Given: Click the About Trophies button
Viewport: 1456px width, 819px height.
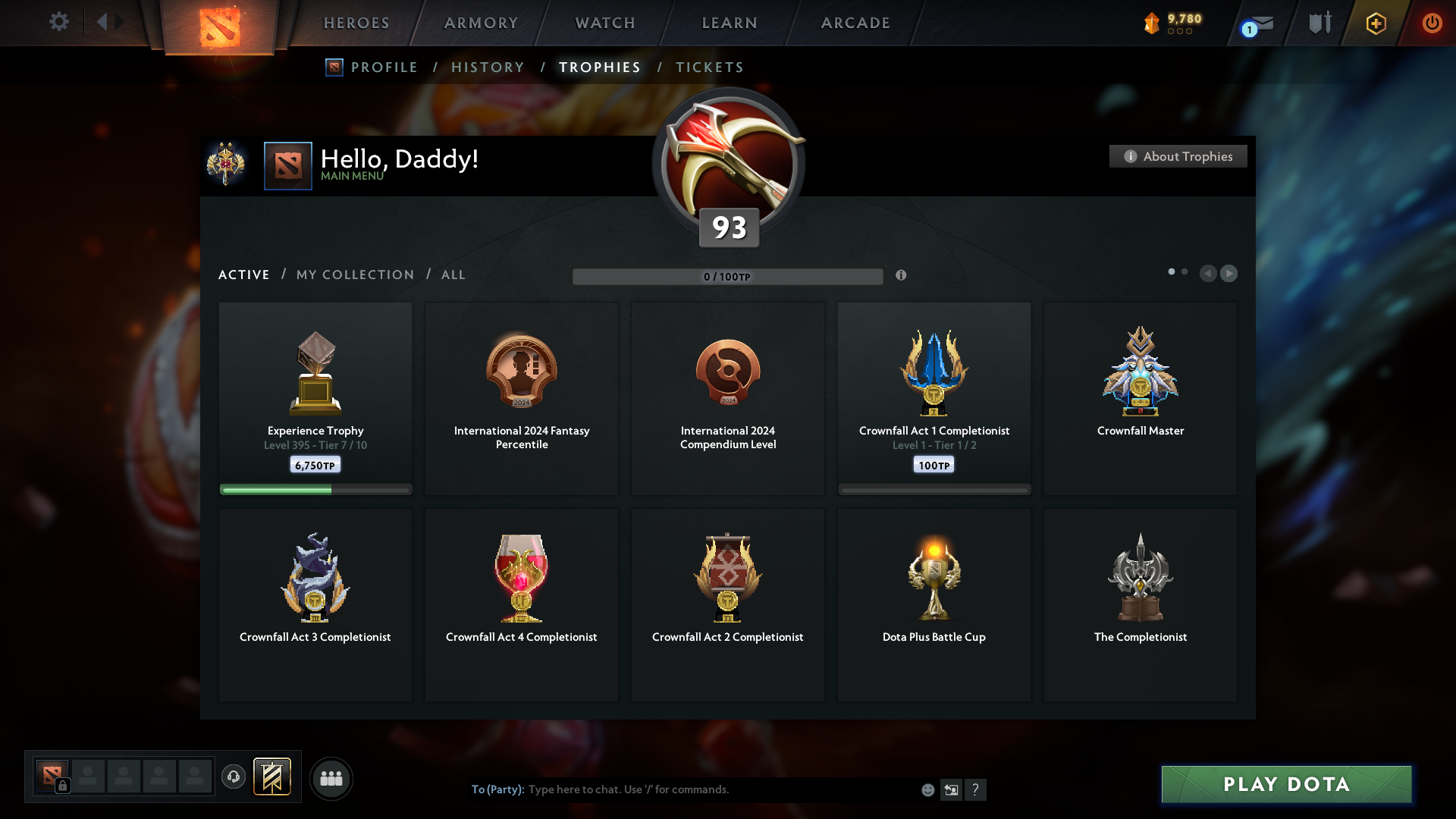Looking at the screenshot, I should click(x=1178, y=156).
